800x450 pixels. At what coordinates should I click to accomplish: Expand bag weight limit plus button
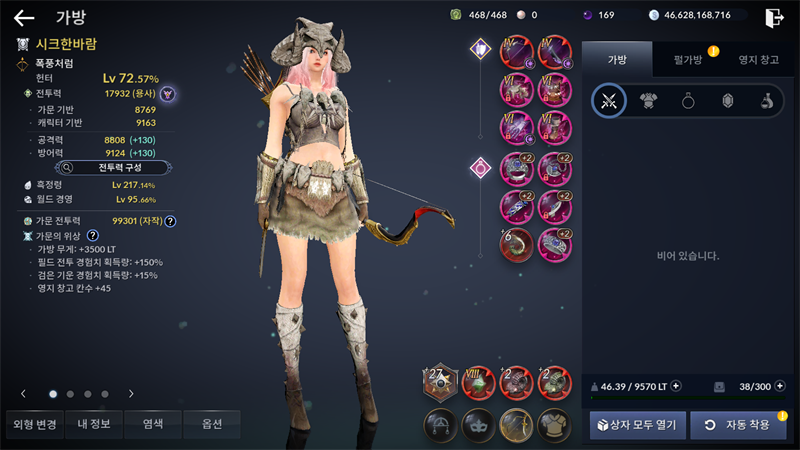pyautogui.click(x=677, y=385)
